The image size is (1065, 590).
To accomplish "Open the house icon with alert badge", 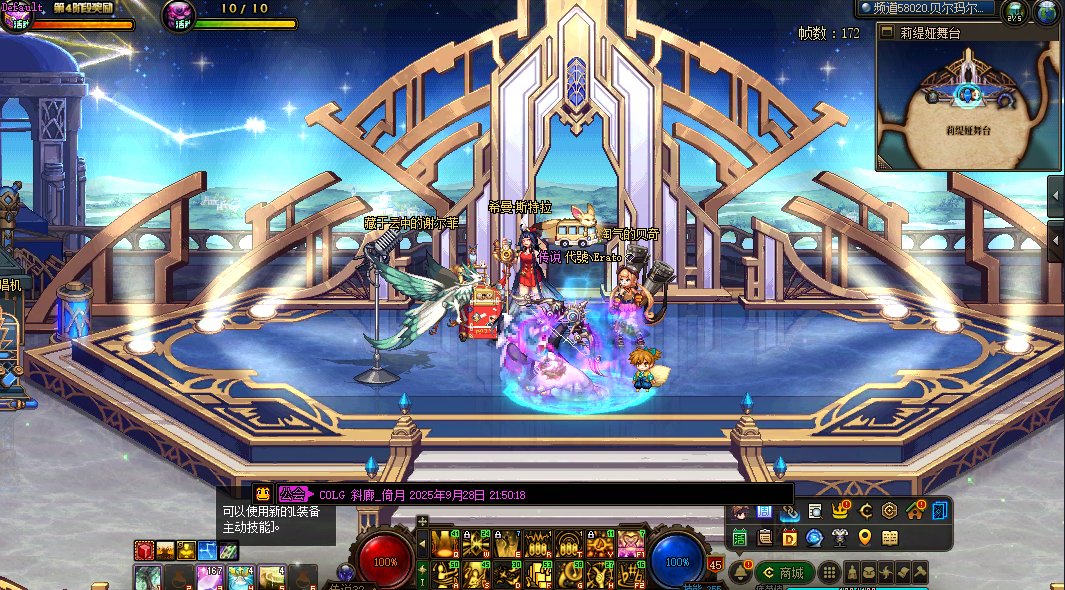I will [x=914, y=511].
